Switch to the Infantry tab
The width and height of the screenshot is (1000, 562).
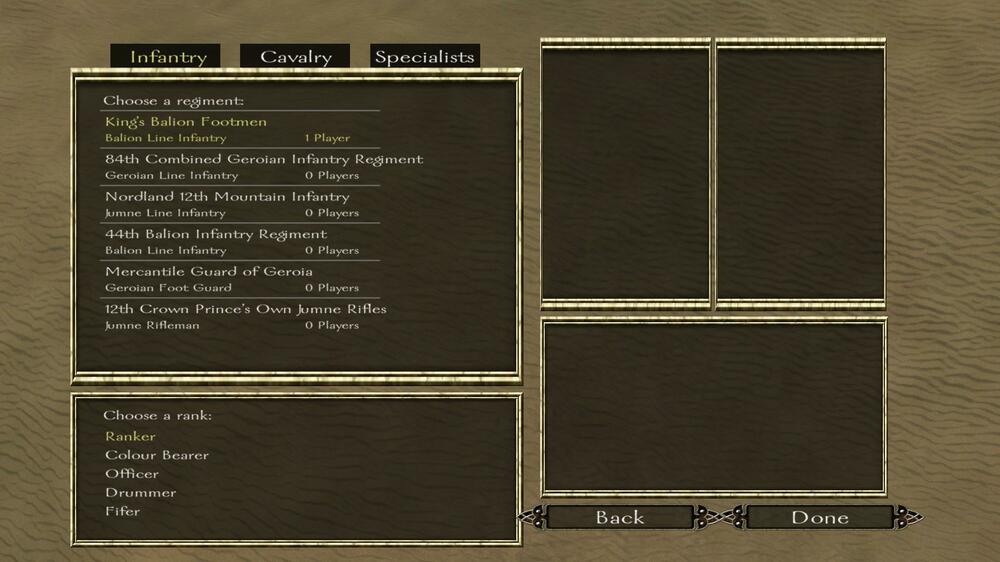coord(168,57)
